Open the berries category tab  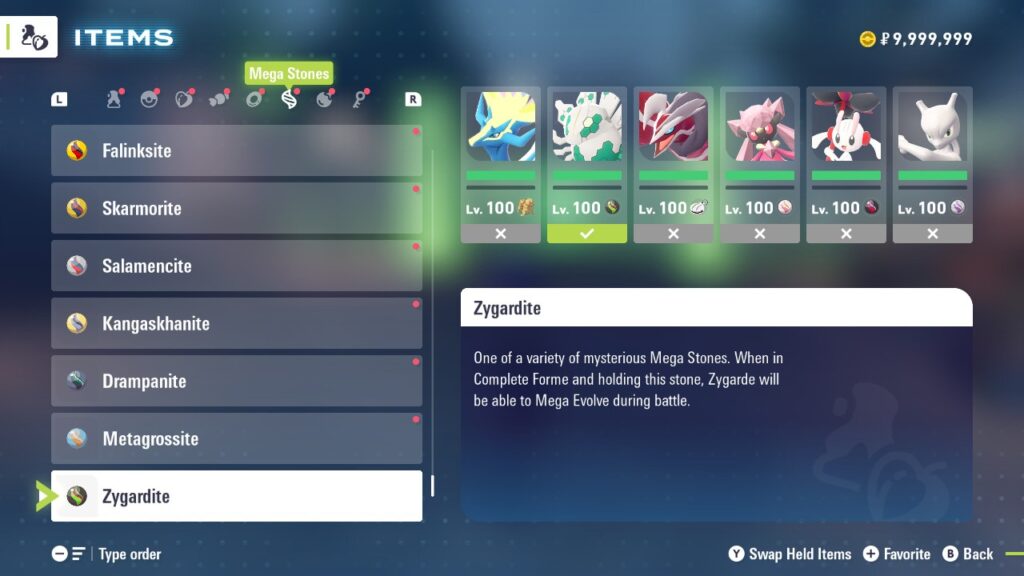pyautogui.click(x=184, y=99)
